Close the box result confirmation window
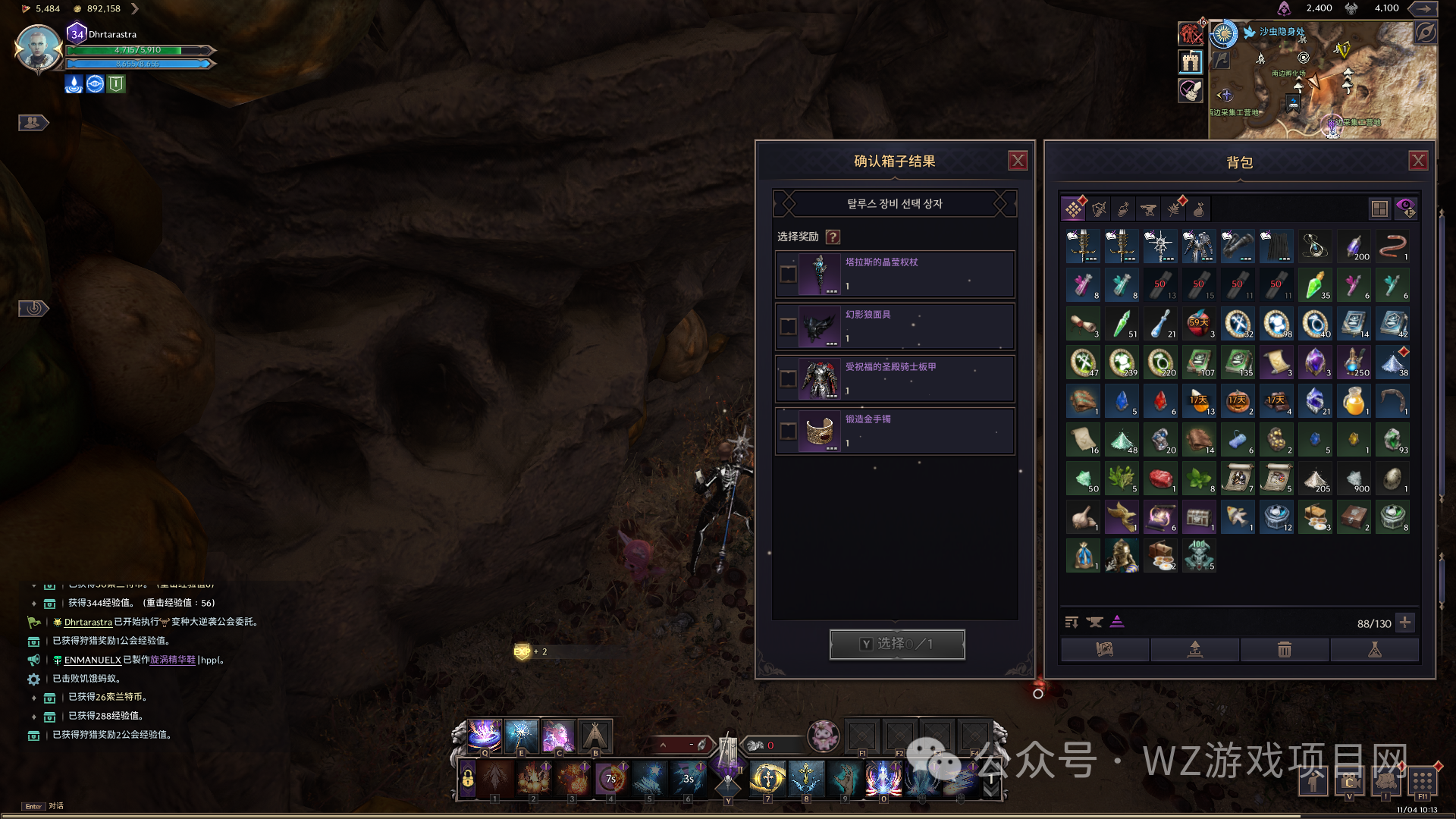 tap(1018, 161)
